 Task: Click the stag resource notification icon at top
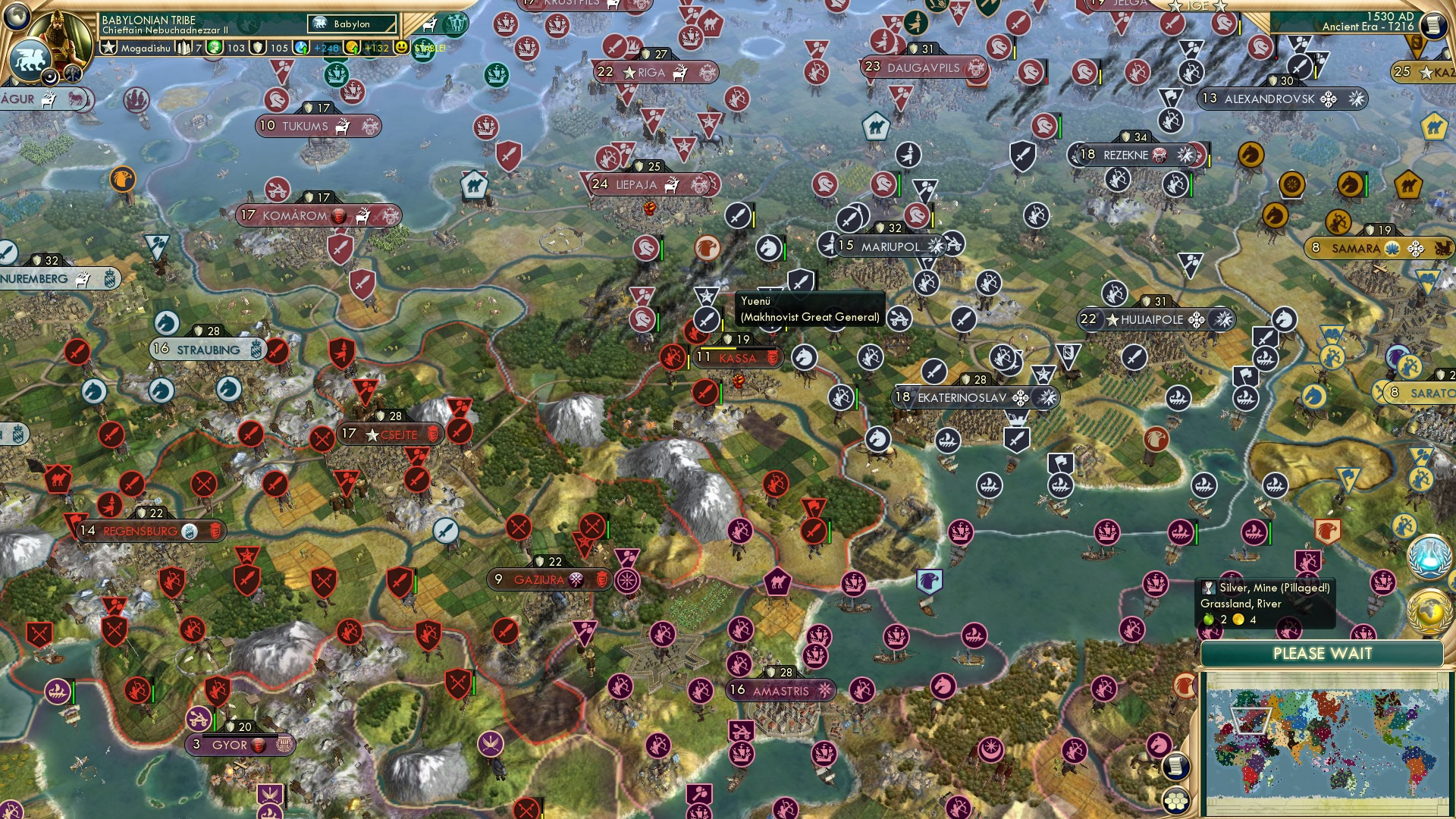click(x=428, y=24)
